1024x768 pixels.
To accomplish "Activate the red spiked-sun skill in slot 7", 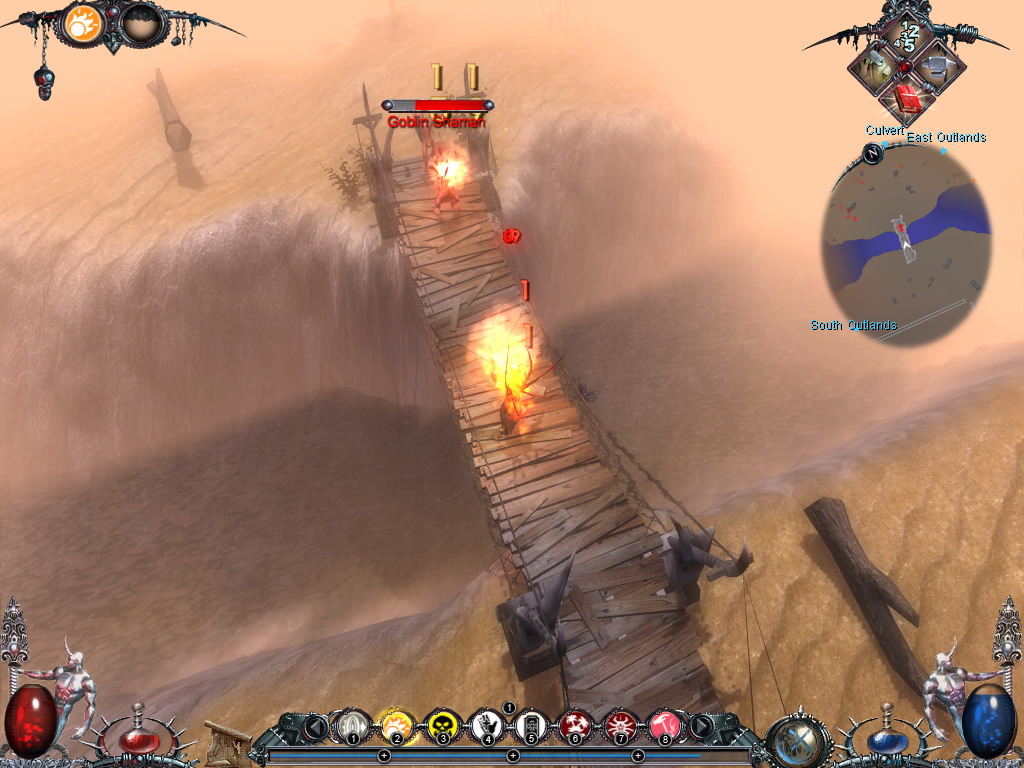I will [x=620, y=725].
